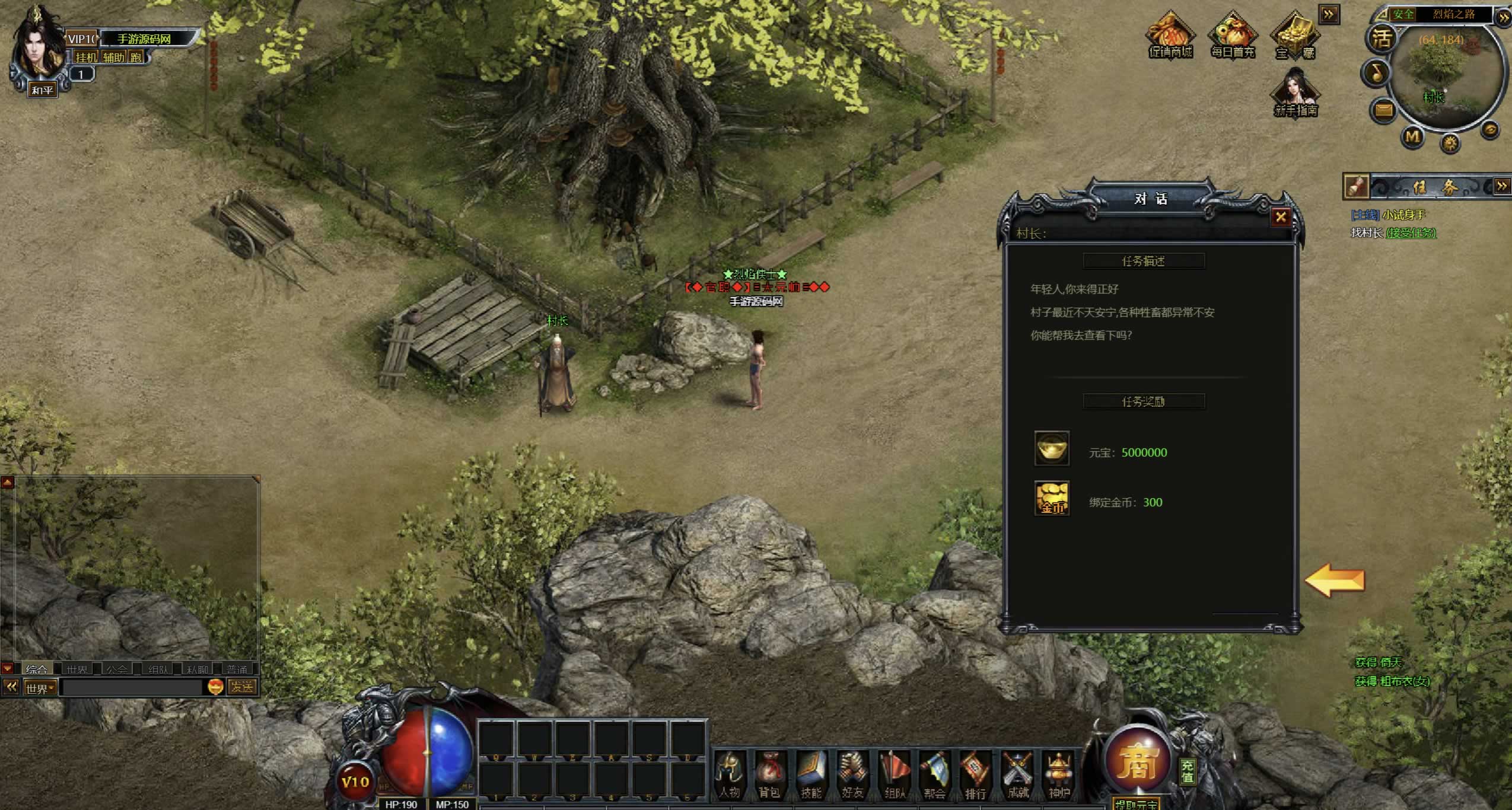Send the chat message with 发送
1512x810 pixels.
point(242,687)
